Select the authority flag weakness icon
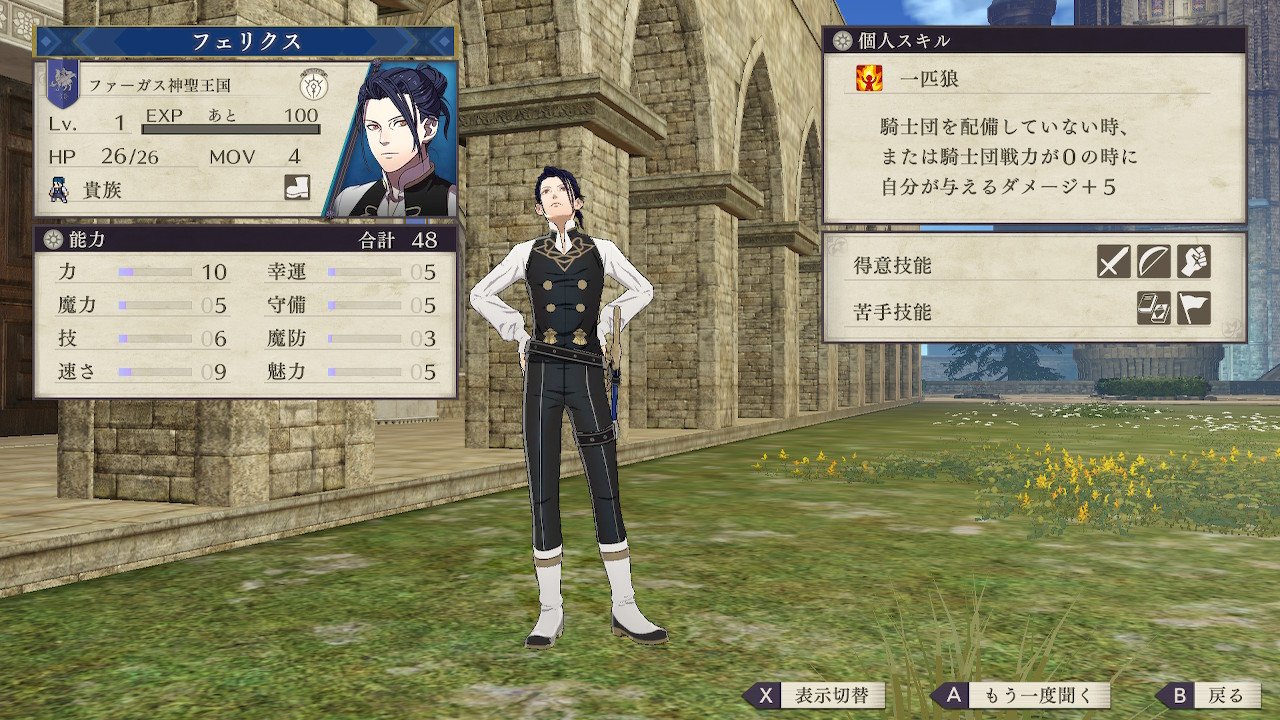1280x720 pixels. (1193, 309)
